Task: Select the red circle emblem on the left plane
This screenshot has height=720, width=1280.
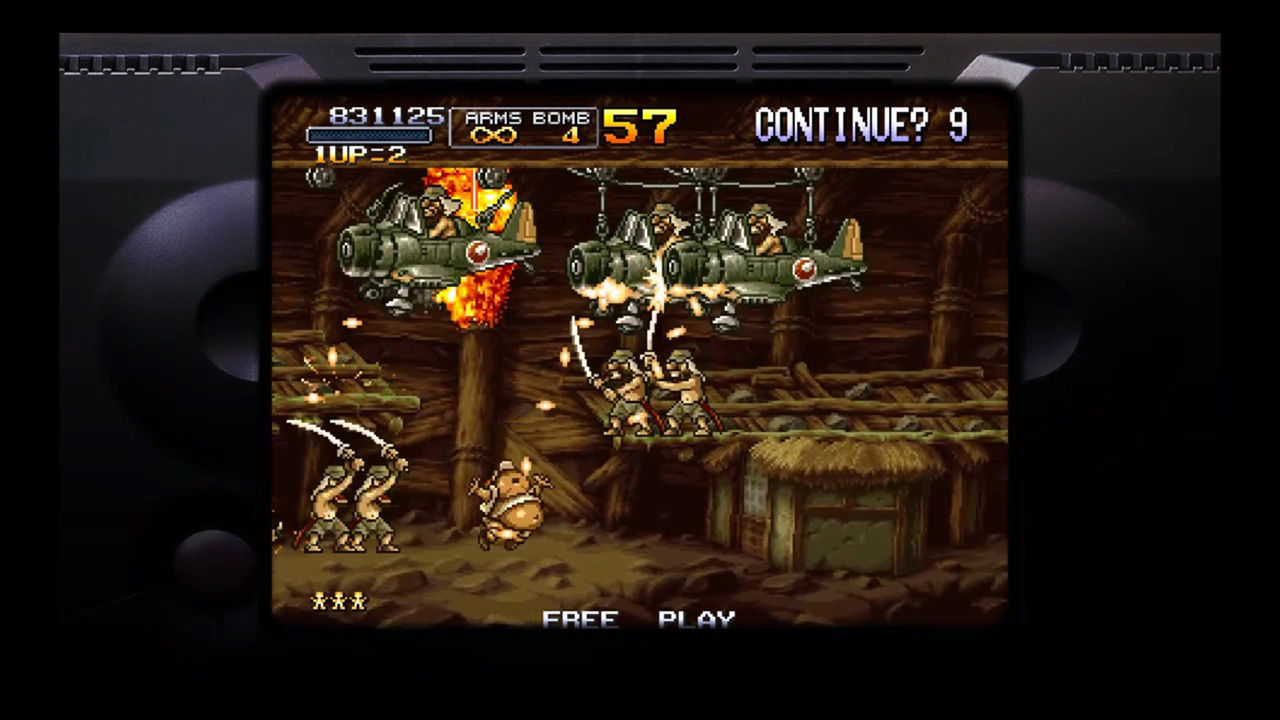Action: click(478, 252)
